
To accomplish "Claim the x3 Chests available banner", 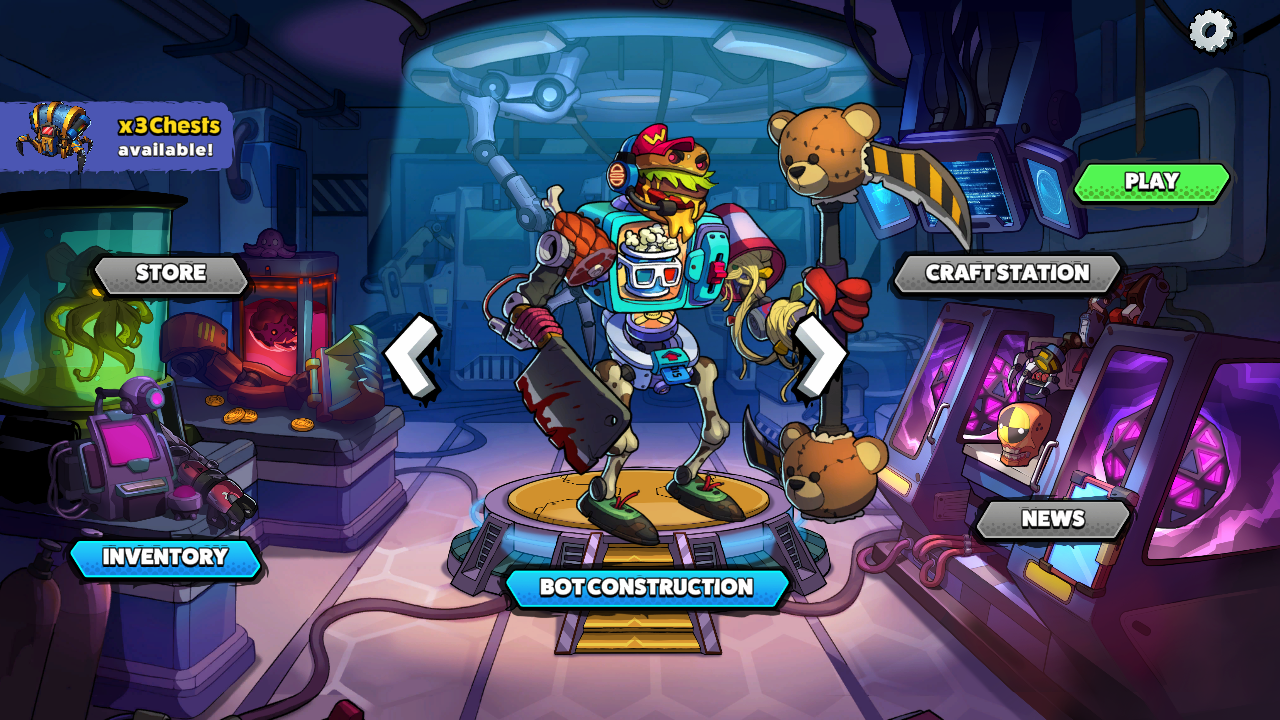I will point(120,136).
